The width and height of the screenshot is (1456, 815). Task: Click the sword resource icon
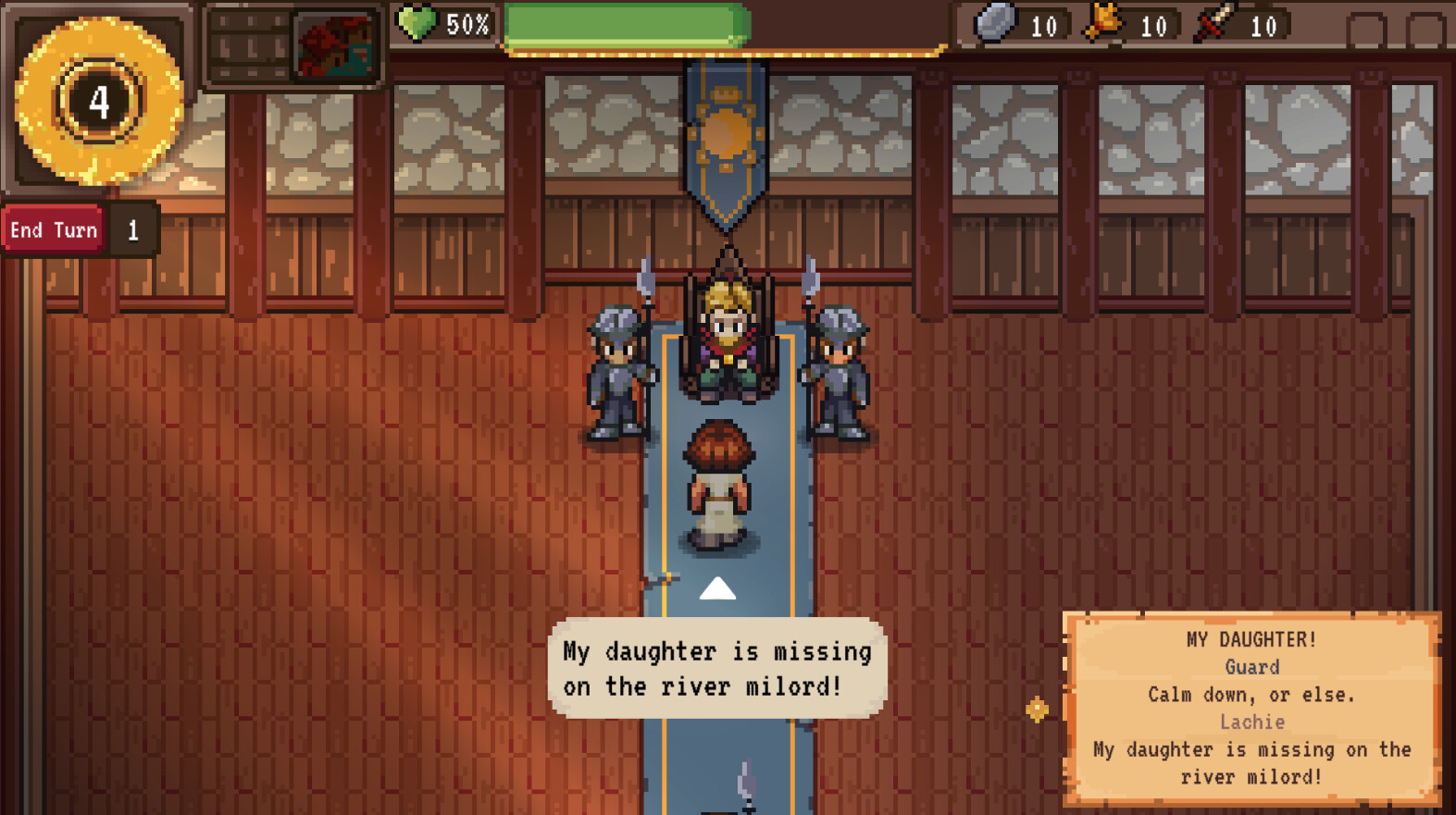[x=1214, y=25]
